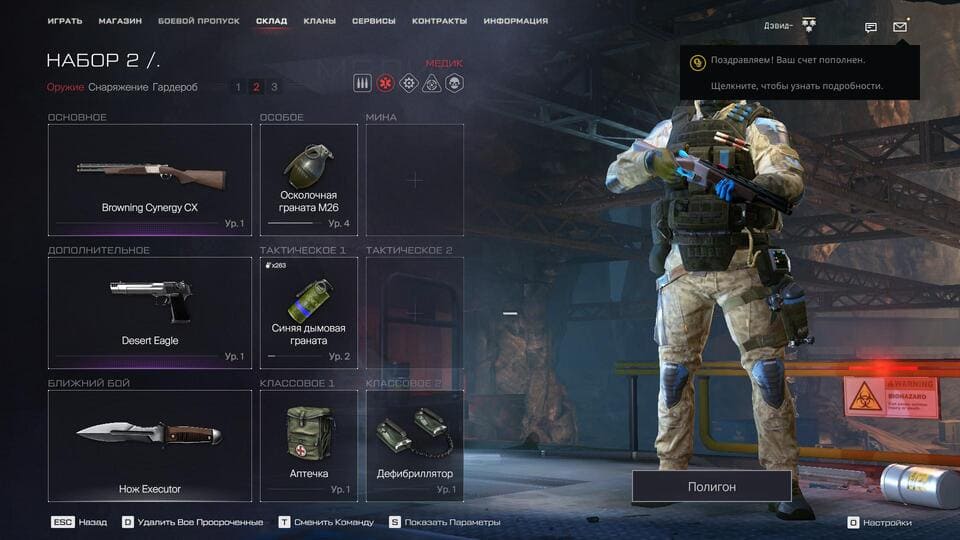
Task: Open the mail envelope icon
Action: point(900,27)
